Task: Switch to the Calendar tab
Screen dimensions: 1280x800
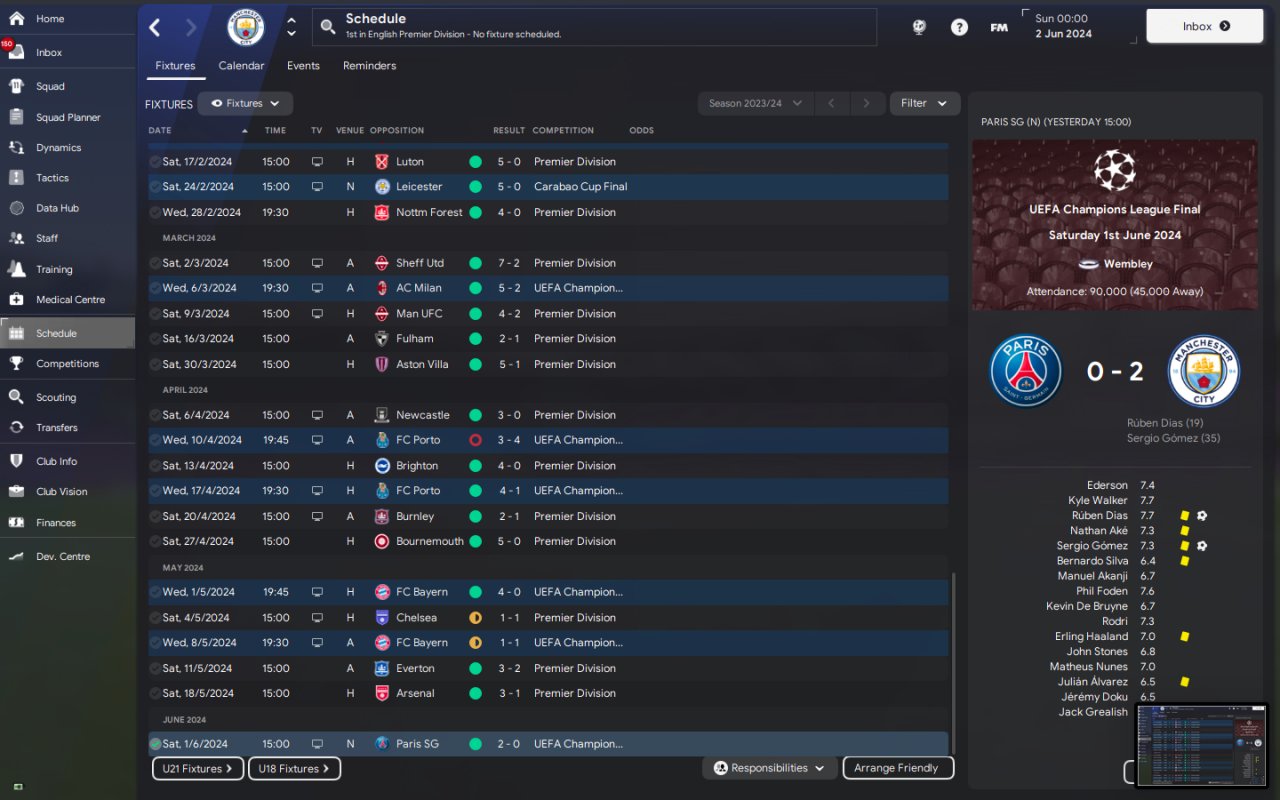Action: pos(241,66)
